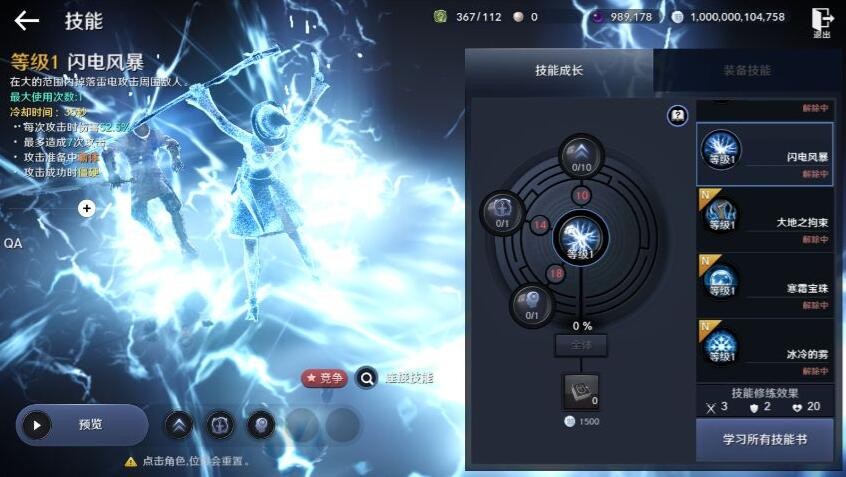Open the 装备技能 tab

coord(747,71)
